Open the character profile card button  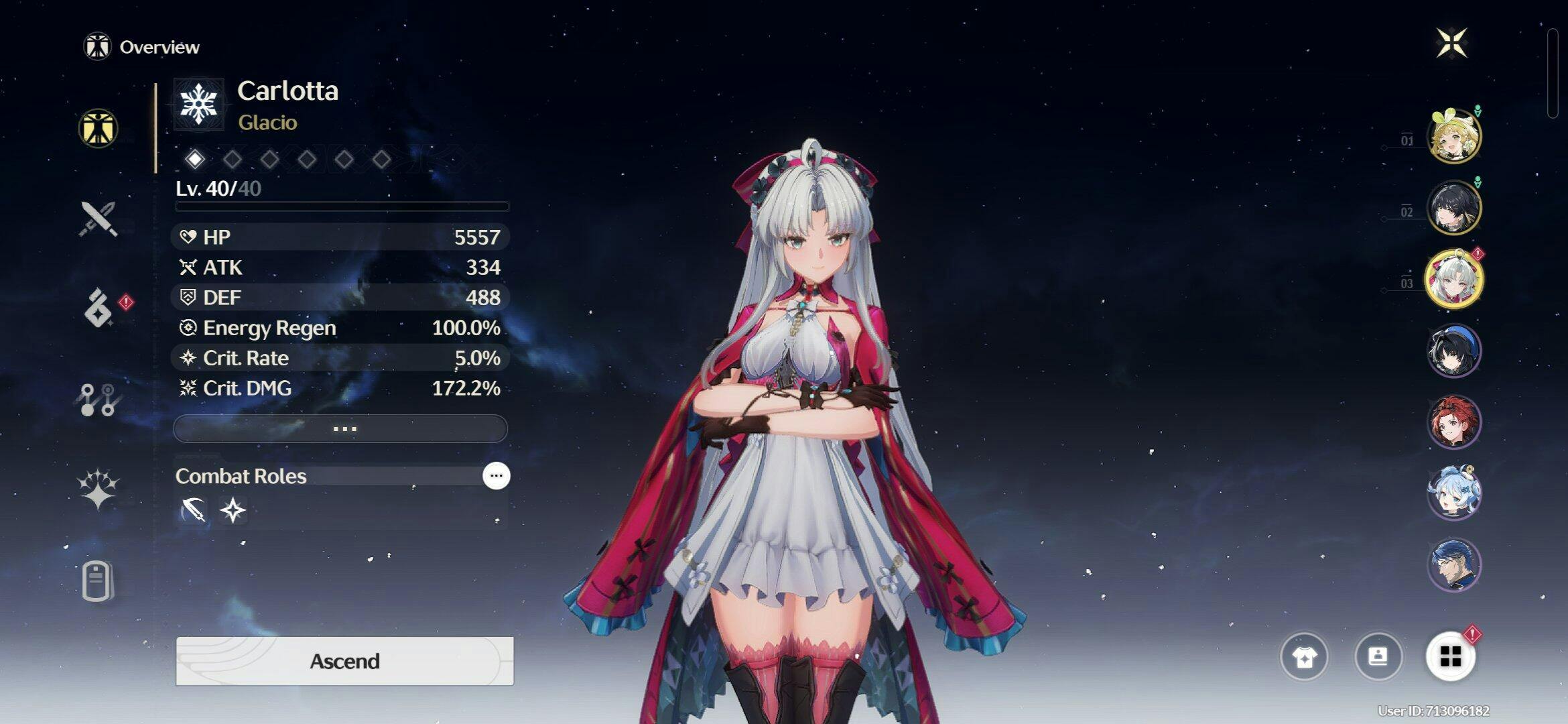coord(1378,656)
